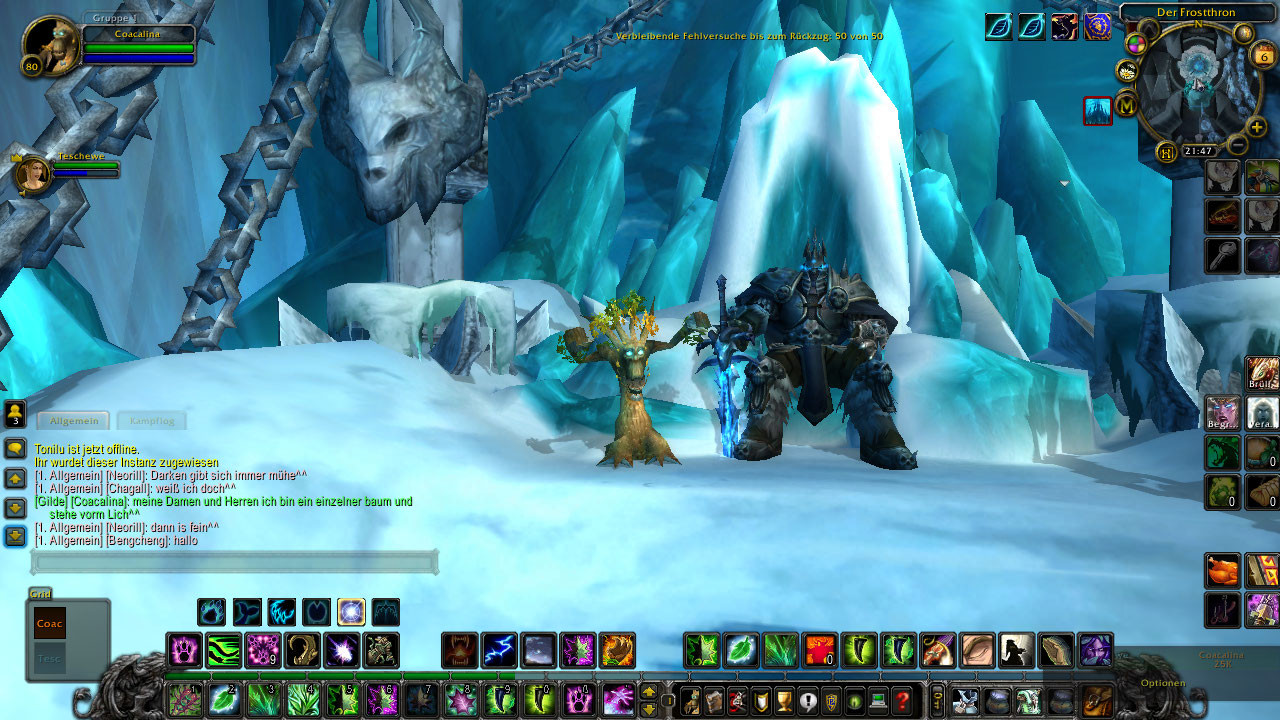
Task: Jump chat to the bottom
Action: 15,537
